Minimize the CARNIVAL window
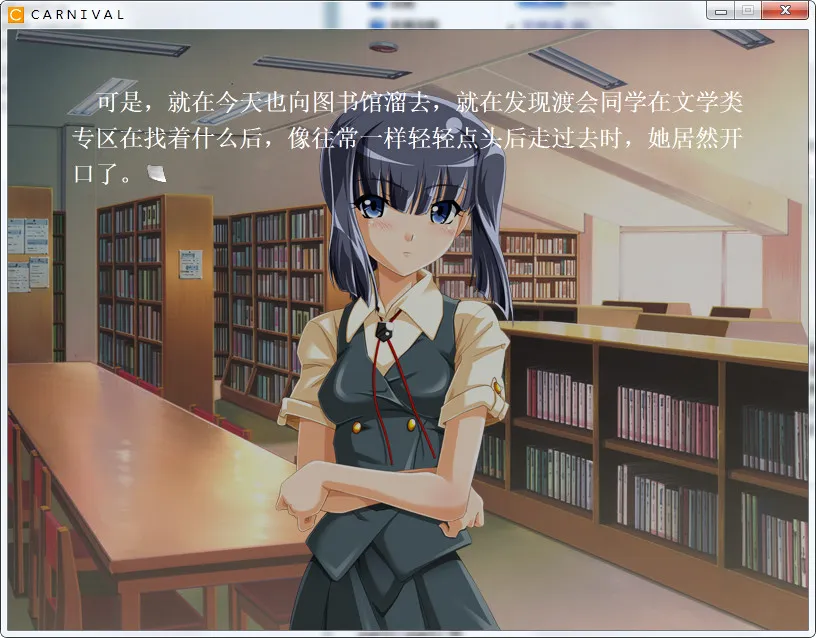Viewport: 816px width, 638px height. tap(720, 11)
